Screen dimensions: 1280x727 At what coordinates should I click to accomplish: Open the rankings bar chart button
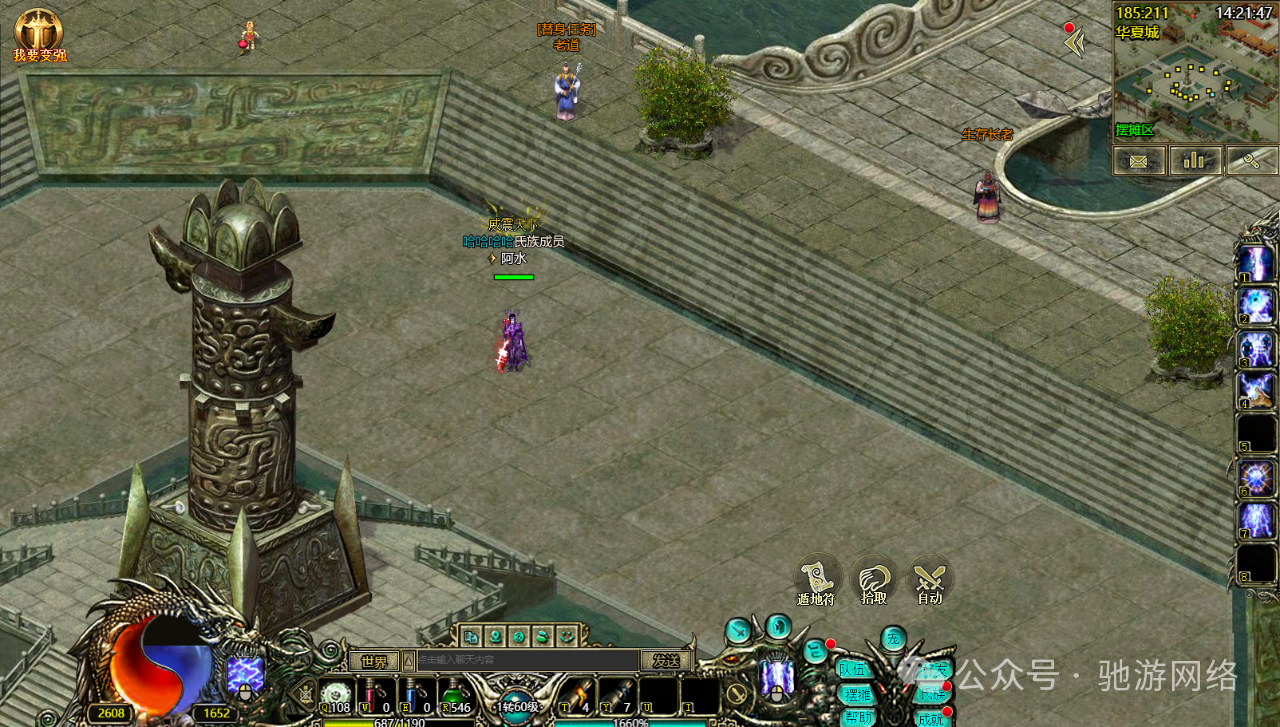pyautogui.click(x=1195, y=160)
